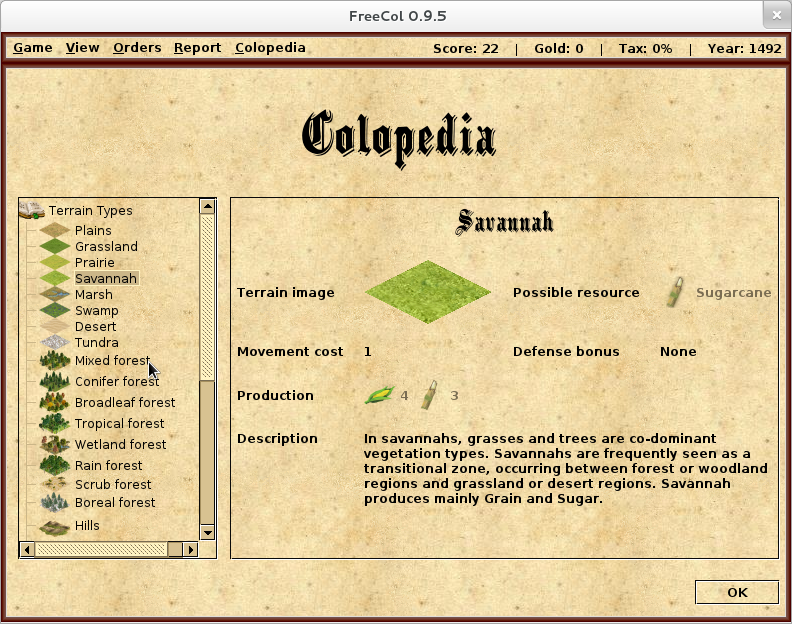Viewport: 792px width, 624px height.
Task: Open the Conifer forest entry
Action: 117,381
